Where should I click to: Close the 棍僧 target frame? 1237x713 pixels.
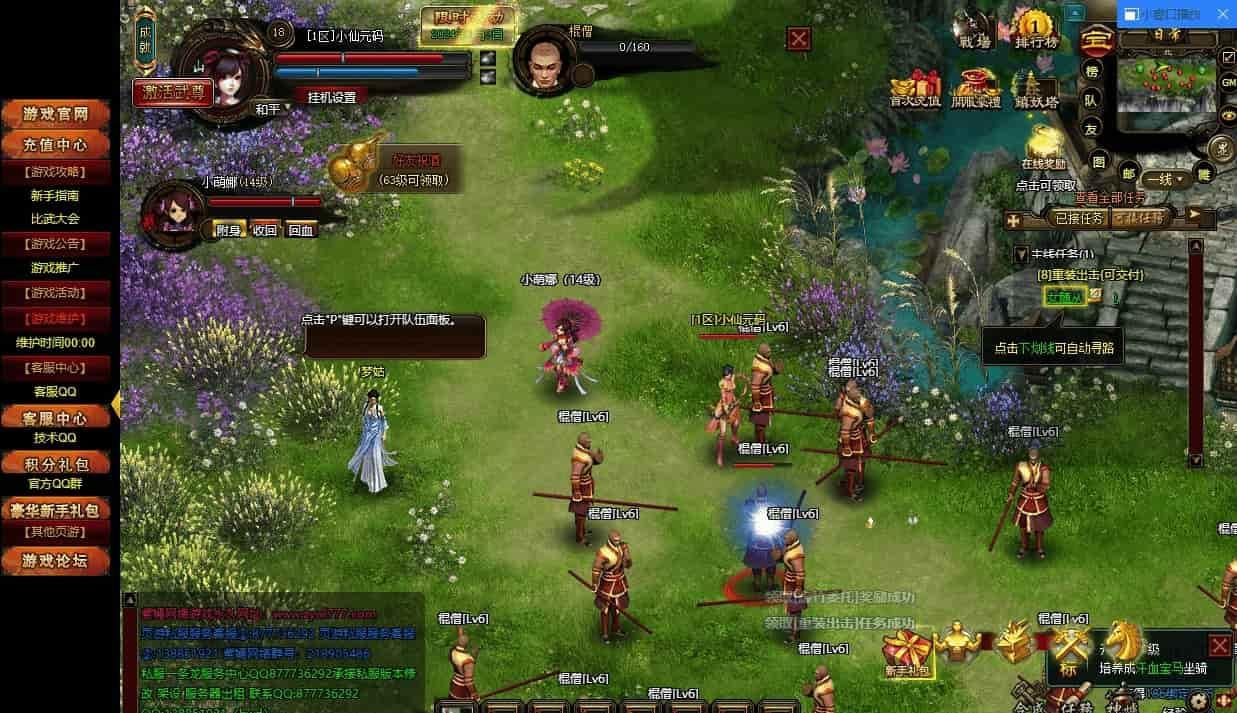[x=798, y=39]
